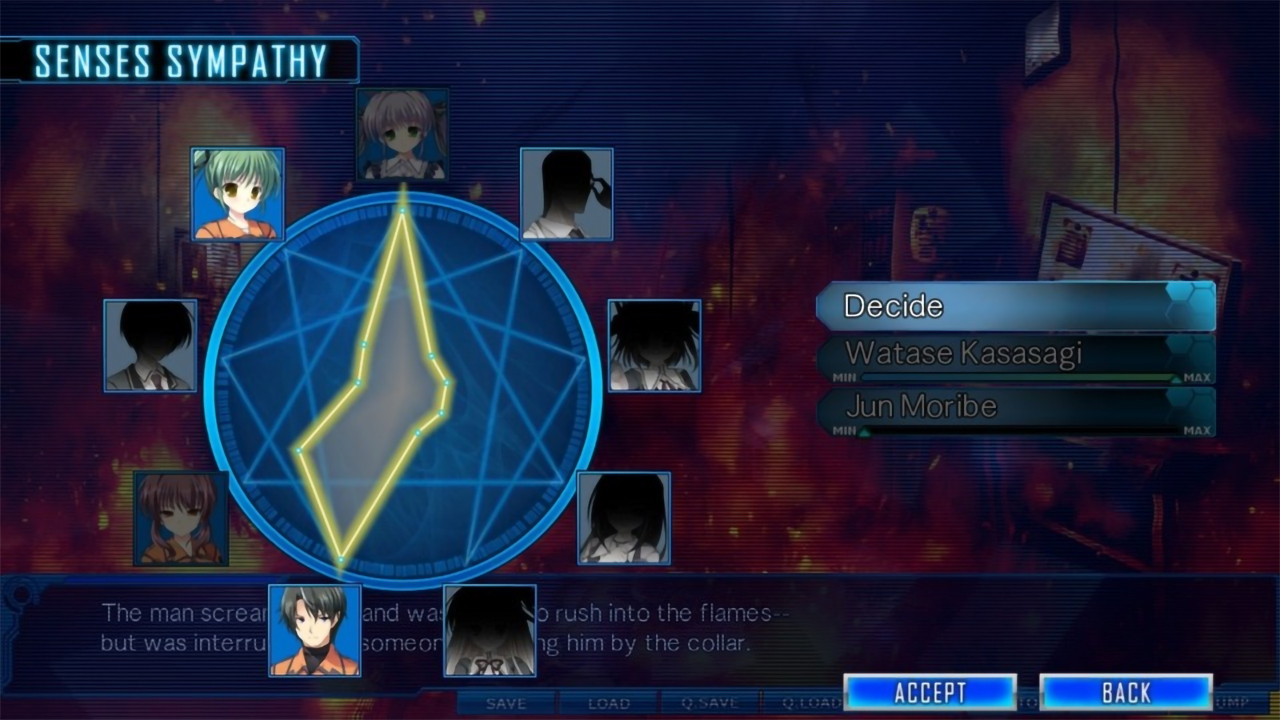Viewport: 1280px width, 720px height.
Task: Open the LOAD menu
Action: (x=608, y=704)
